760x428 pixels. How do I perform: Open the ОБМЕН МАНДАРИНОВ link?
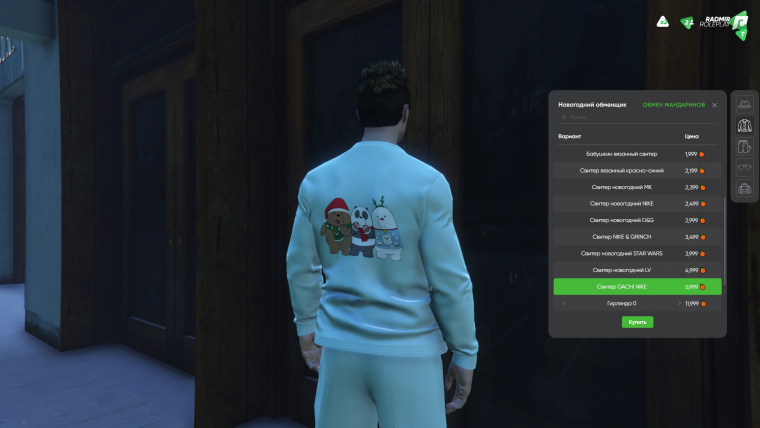pos(673,105)
